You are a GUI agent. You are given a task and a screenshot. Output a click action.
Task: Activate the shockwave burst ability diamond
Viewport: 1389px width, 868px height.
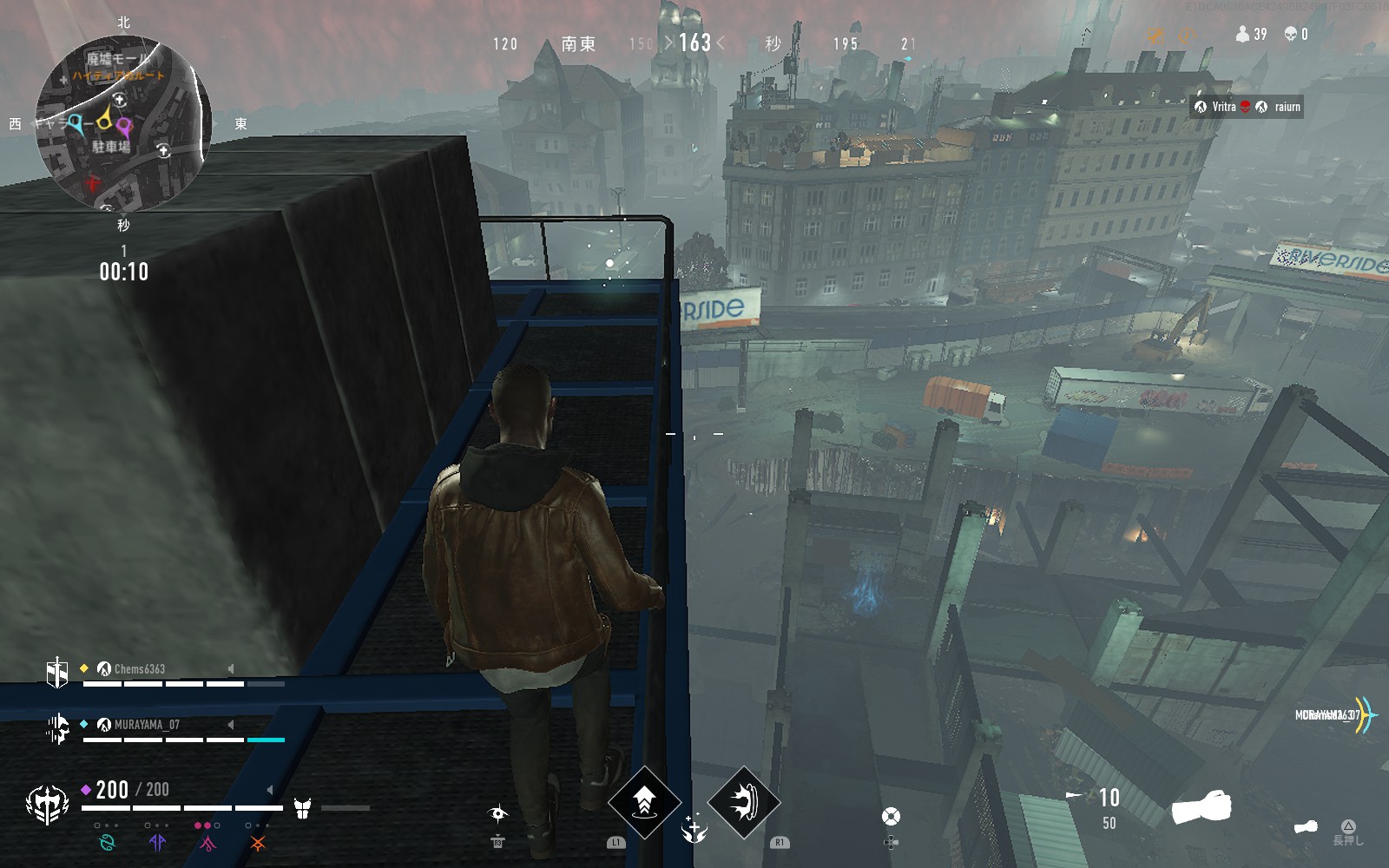tap(744, 801)
